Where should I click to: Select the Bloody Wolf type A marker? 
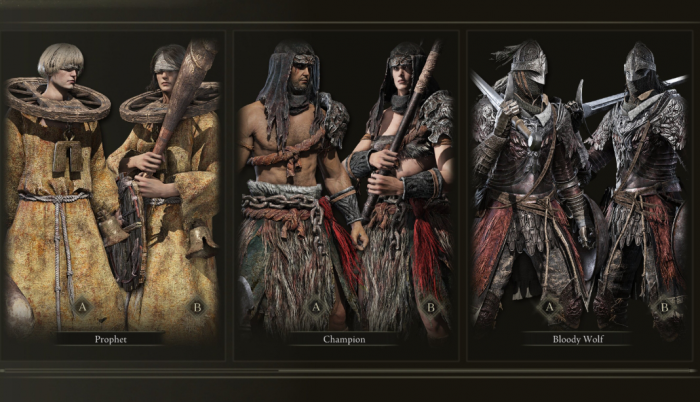(548, 307)
